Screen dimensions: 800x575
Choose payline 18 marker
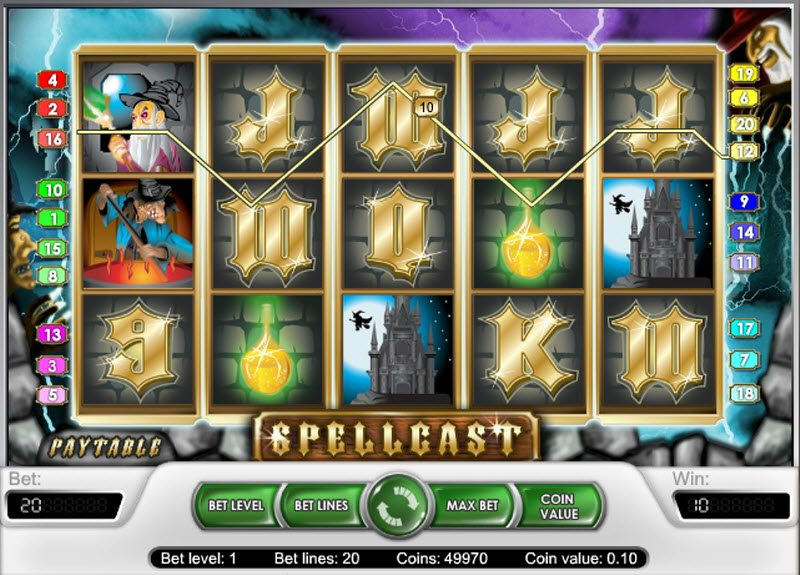click(x=743, y=393)
